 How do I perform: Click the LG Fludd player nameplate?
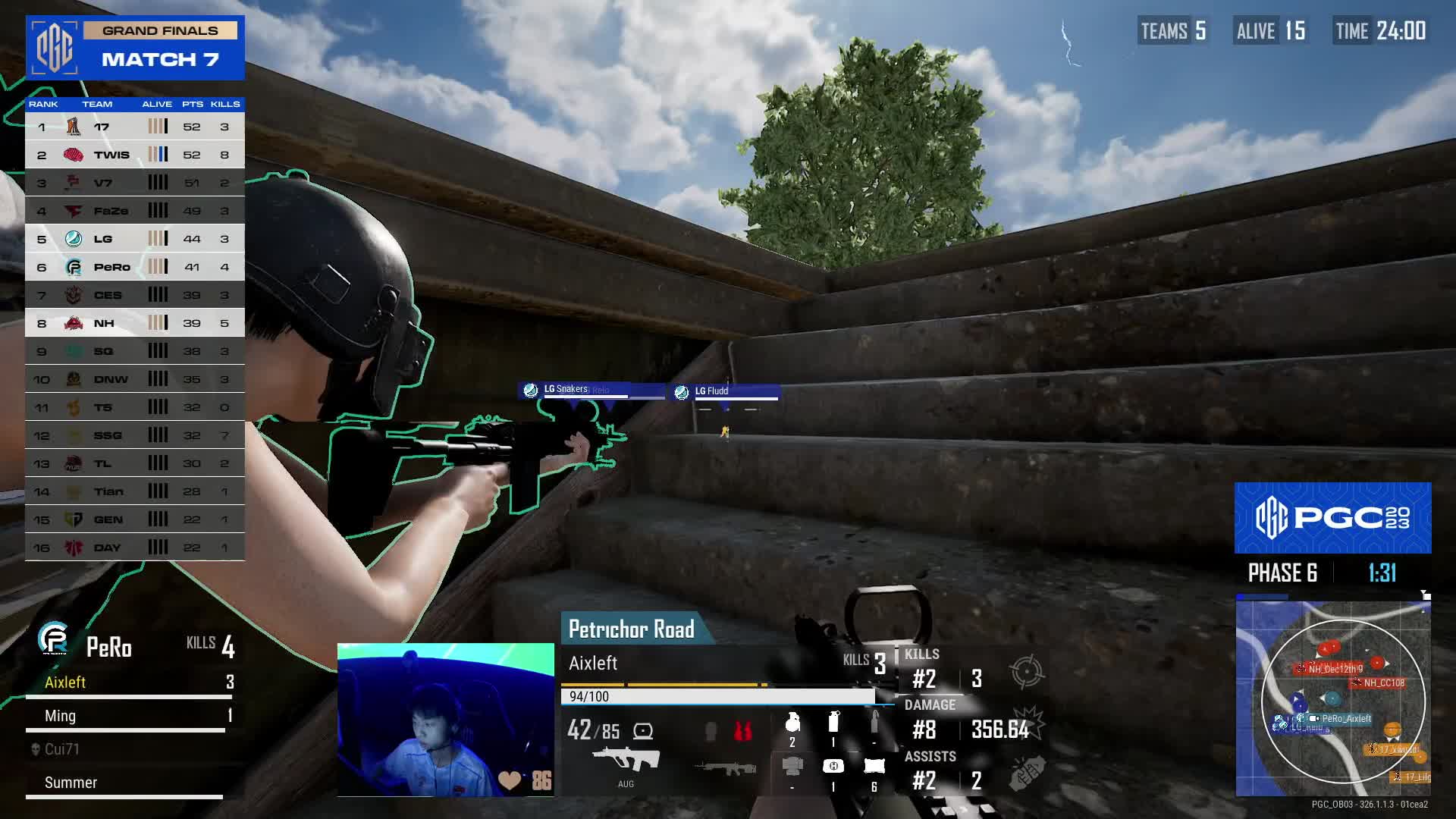click(725, 391)
